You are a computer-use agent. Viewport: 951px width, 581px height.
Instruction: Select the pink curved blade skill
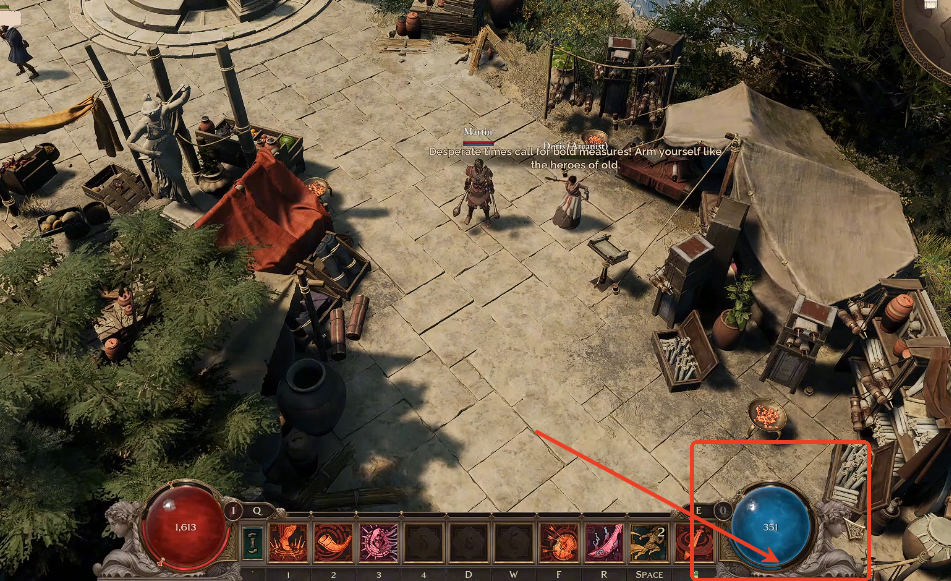[x=604, y=543]
